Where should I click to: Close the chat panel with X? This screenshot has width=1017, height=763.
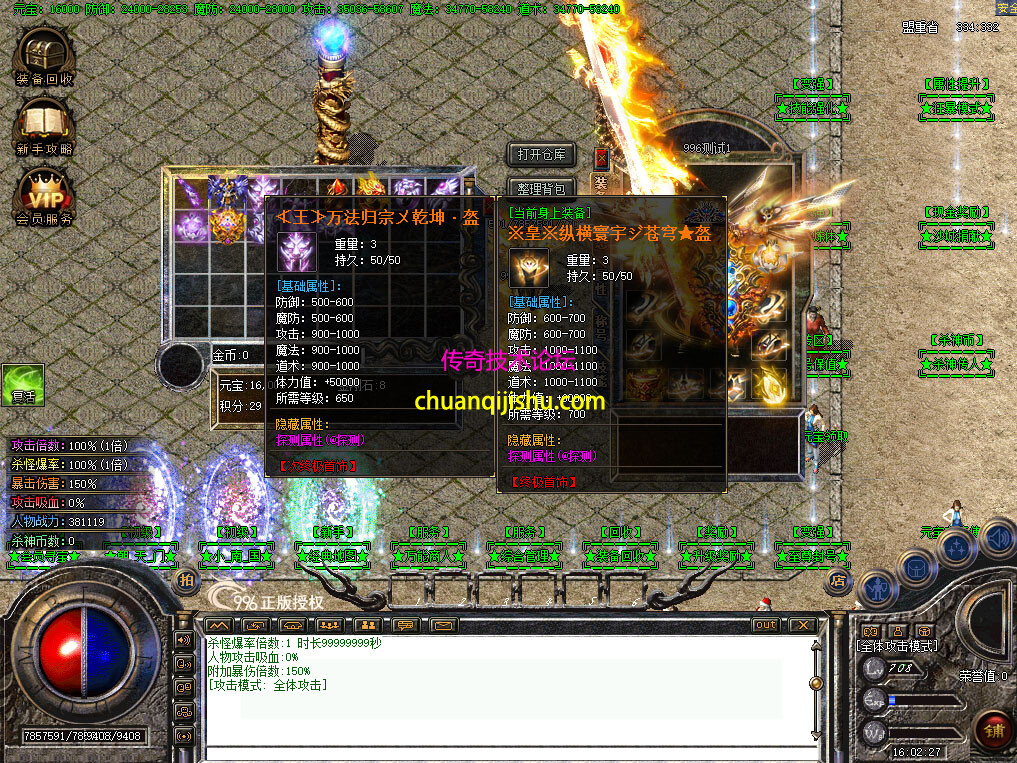pos(801,625)
